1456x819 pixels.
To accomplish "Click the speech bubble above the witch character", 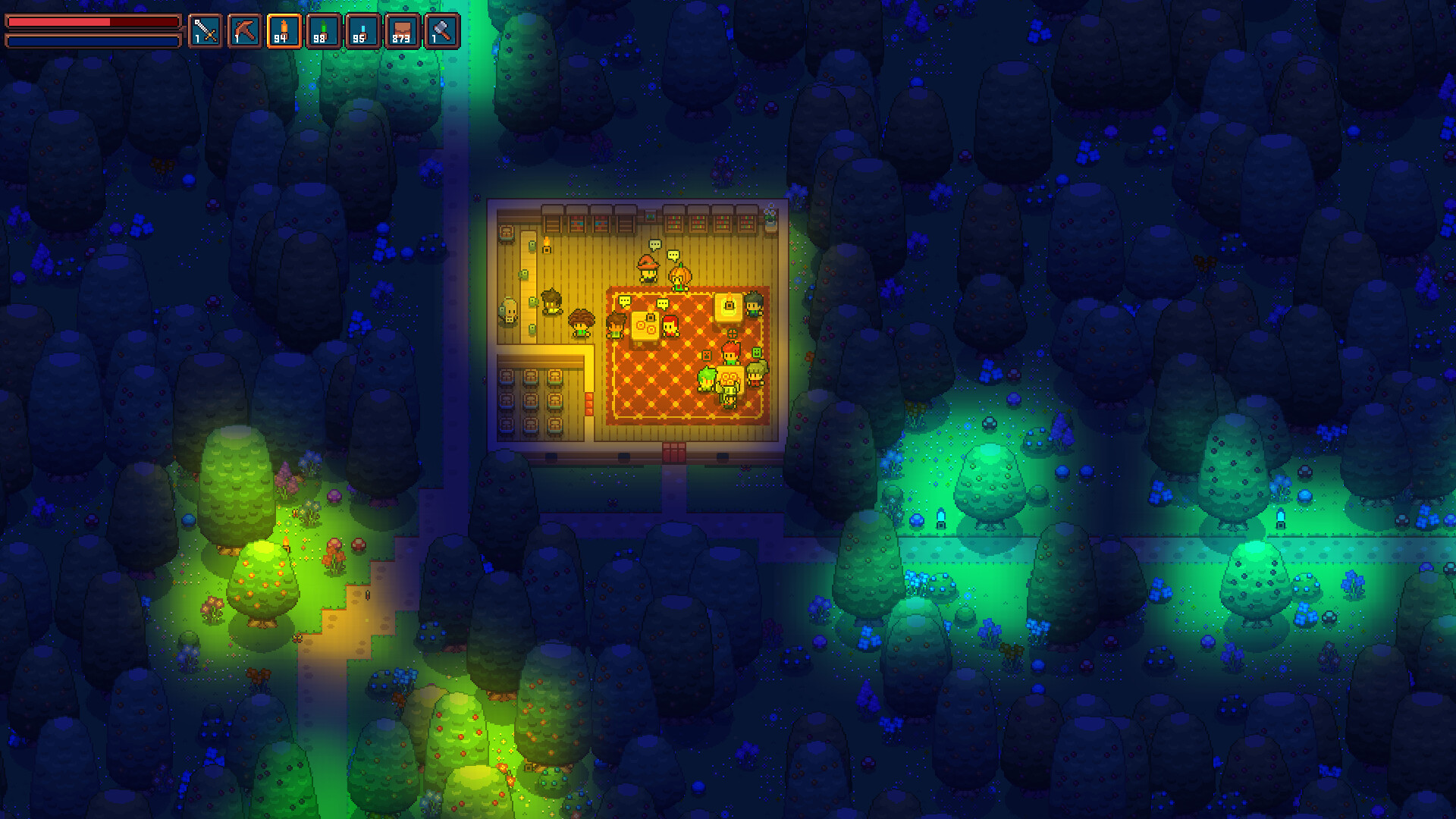I will coord(655,244).
